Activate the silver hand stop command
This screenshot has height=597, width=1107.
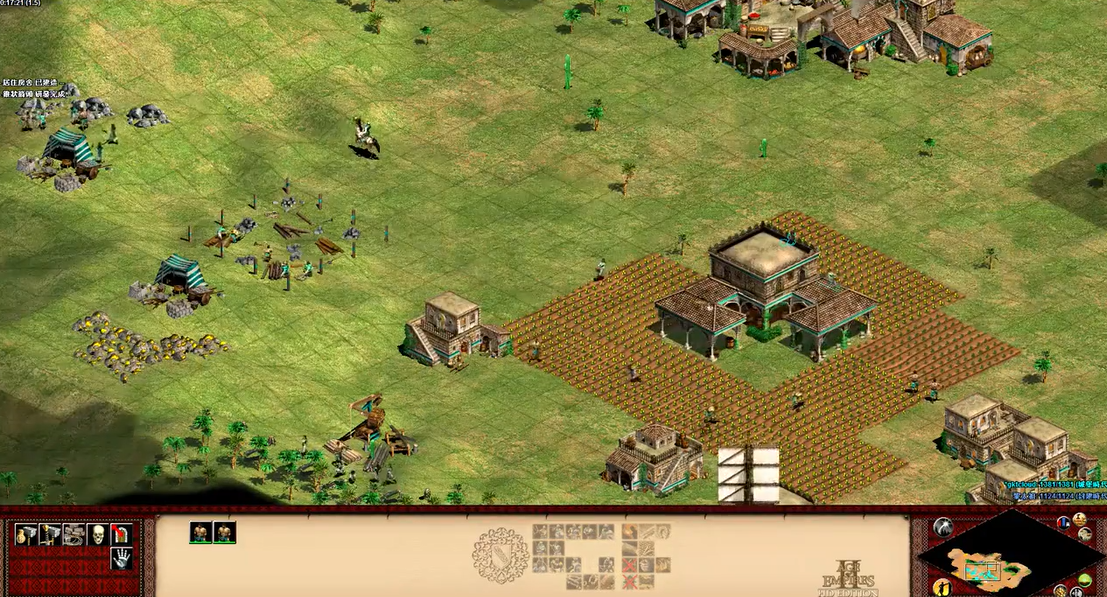121,559
